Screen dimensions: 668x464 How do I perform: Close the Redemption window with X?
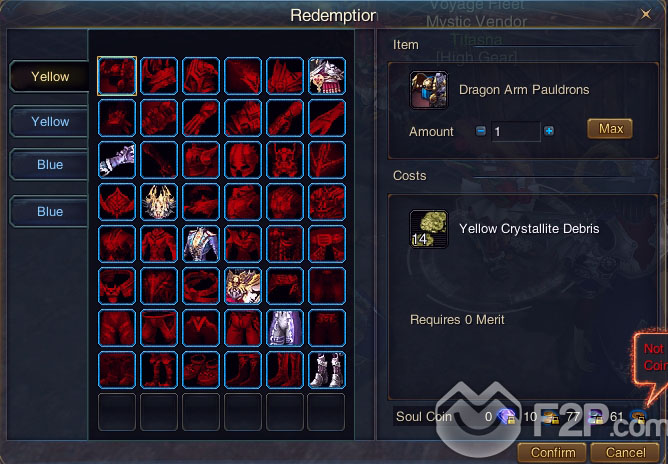[645, 14]
